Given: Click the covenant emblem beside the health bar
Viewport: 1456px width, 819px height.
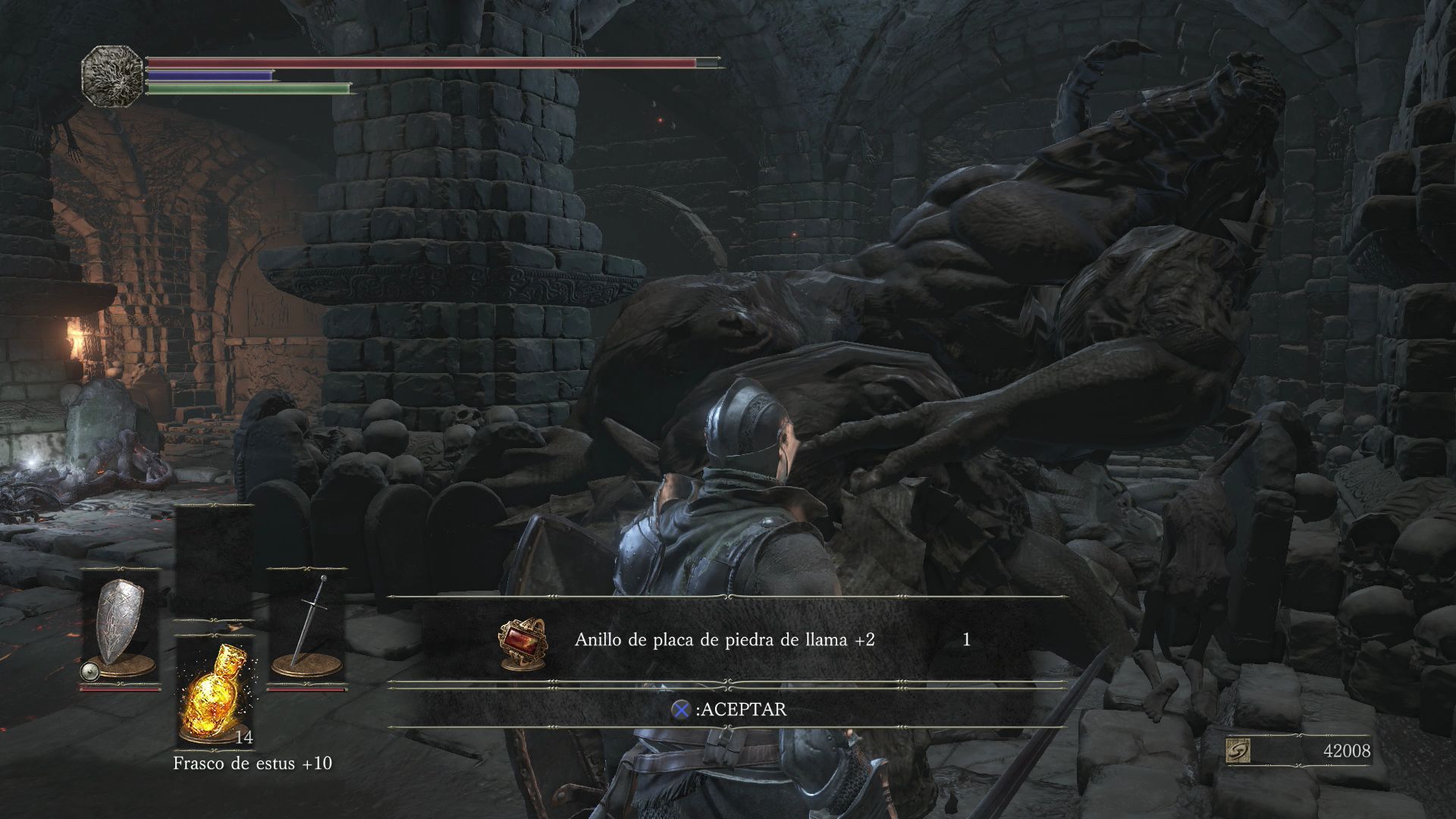Looking at the screenshot, I should point(112,76).
